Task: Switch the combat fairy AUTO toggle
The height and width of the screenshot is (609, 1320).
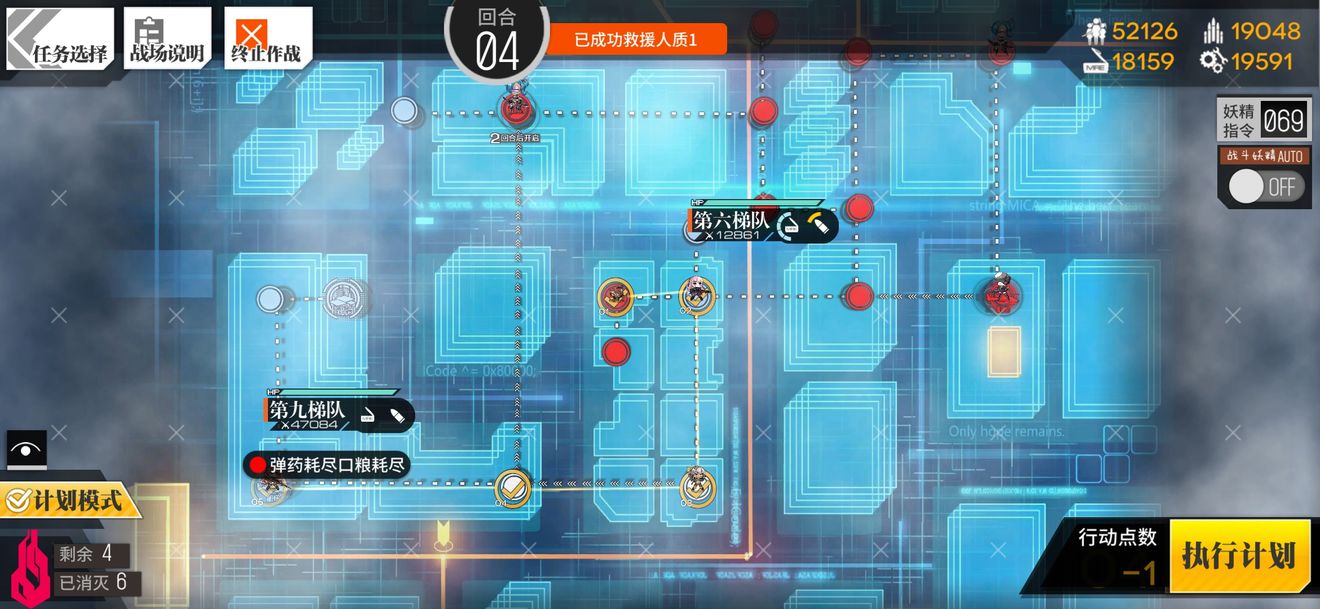Action: pyautogui.click(x=1265, y=186)
